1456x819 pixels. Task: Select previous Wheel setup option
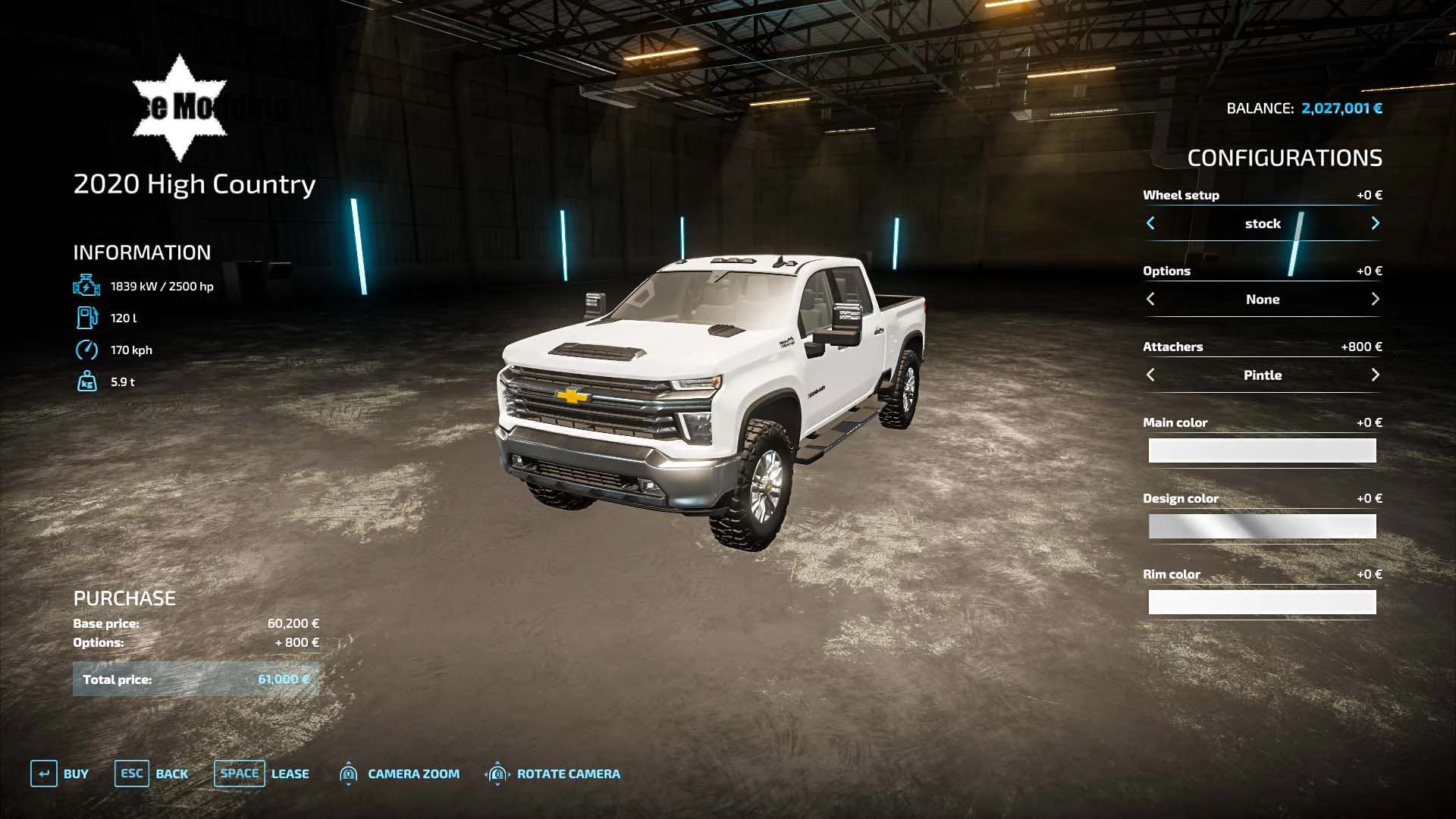[1150, 223]
